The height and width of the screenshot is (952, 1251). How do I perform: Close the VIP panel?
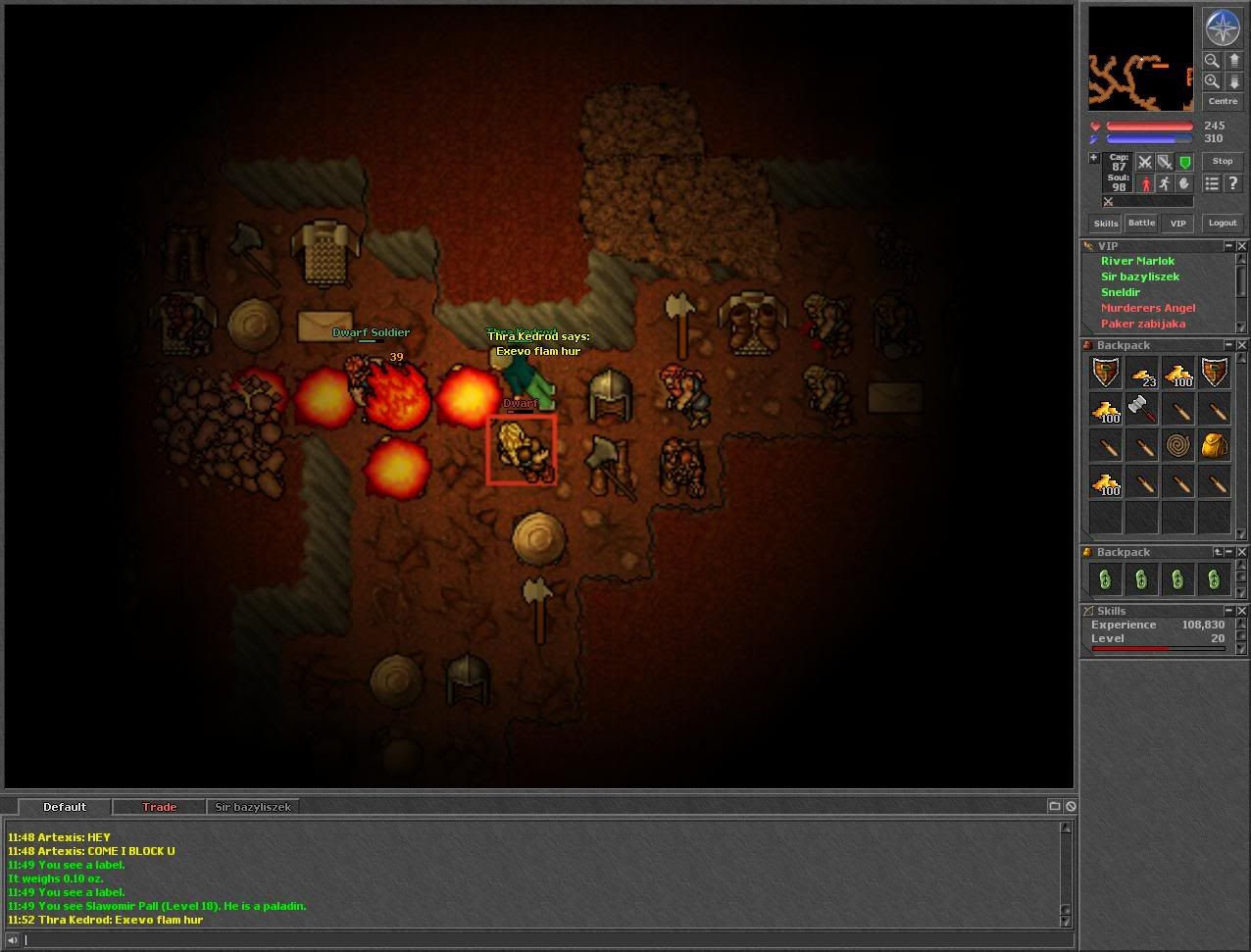pyautogui.click(x=1242, y=246)
